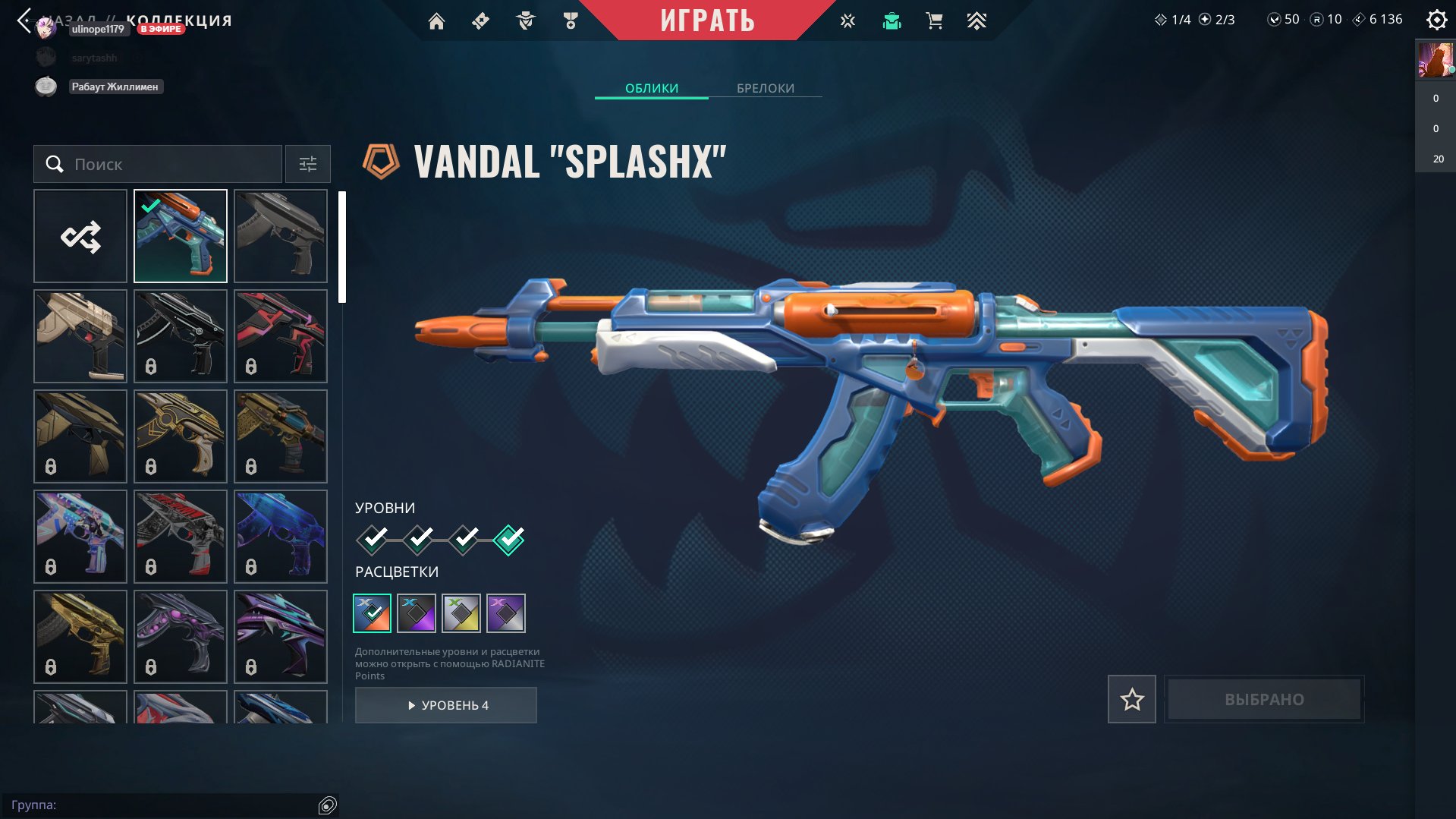
Task: Open the skin filter options button
Action: (307, 164)
